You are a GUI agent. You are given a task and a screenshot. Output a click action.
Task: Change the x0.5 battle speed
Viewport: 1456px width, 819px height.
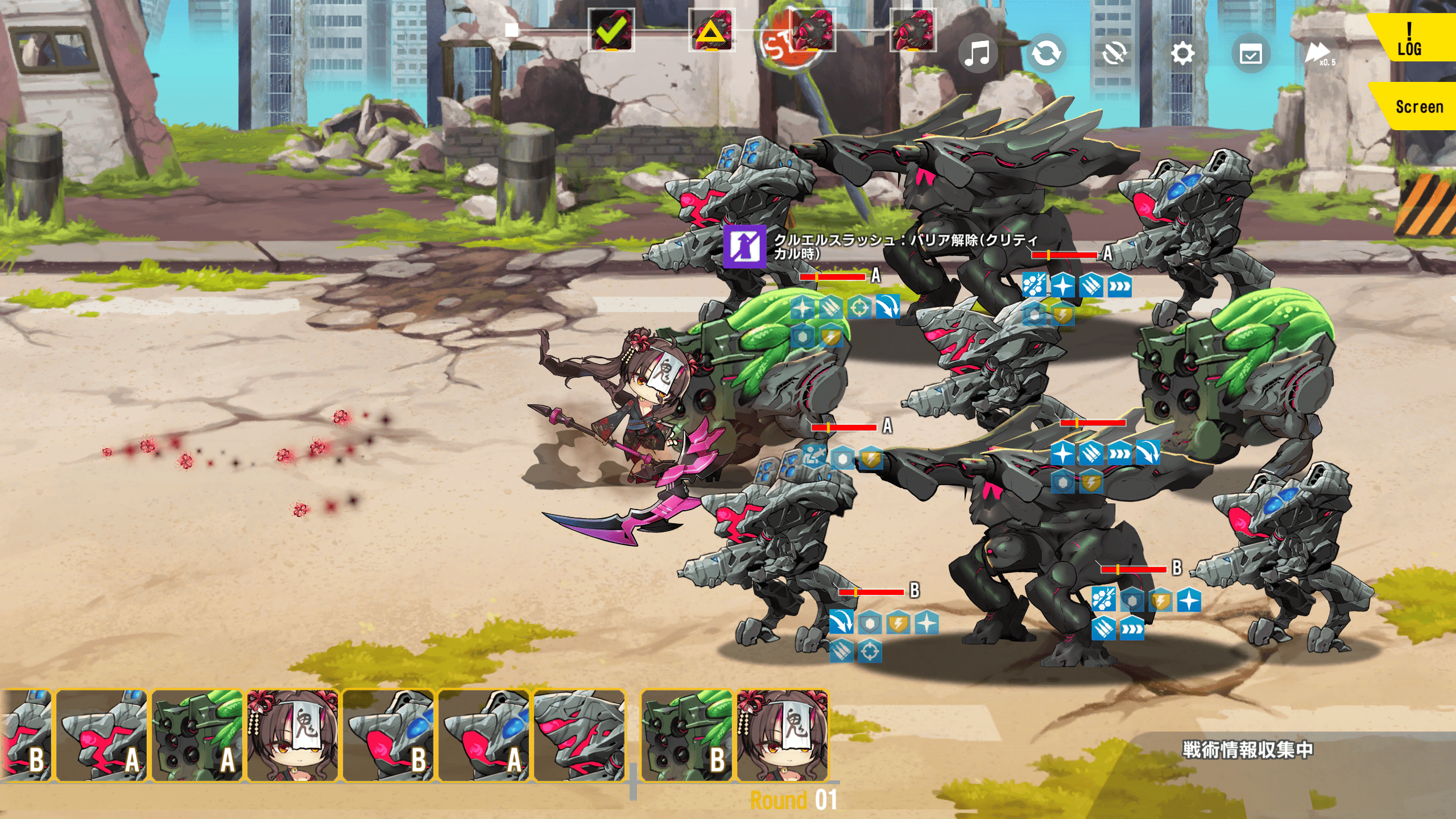pos(1318,55)
